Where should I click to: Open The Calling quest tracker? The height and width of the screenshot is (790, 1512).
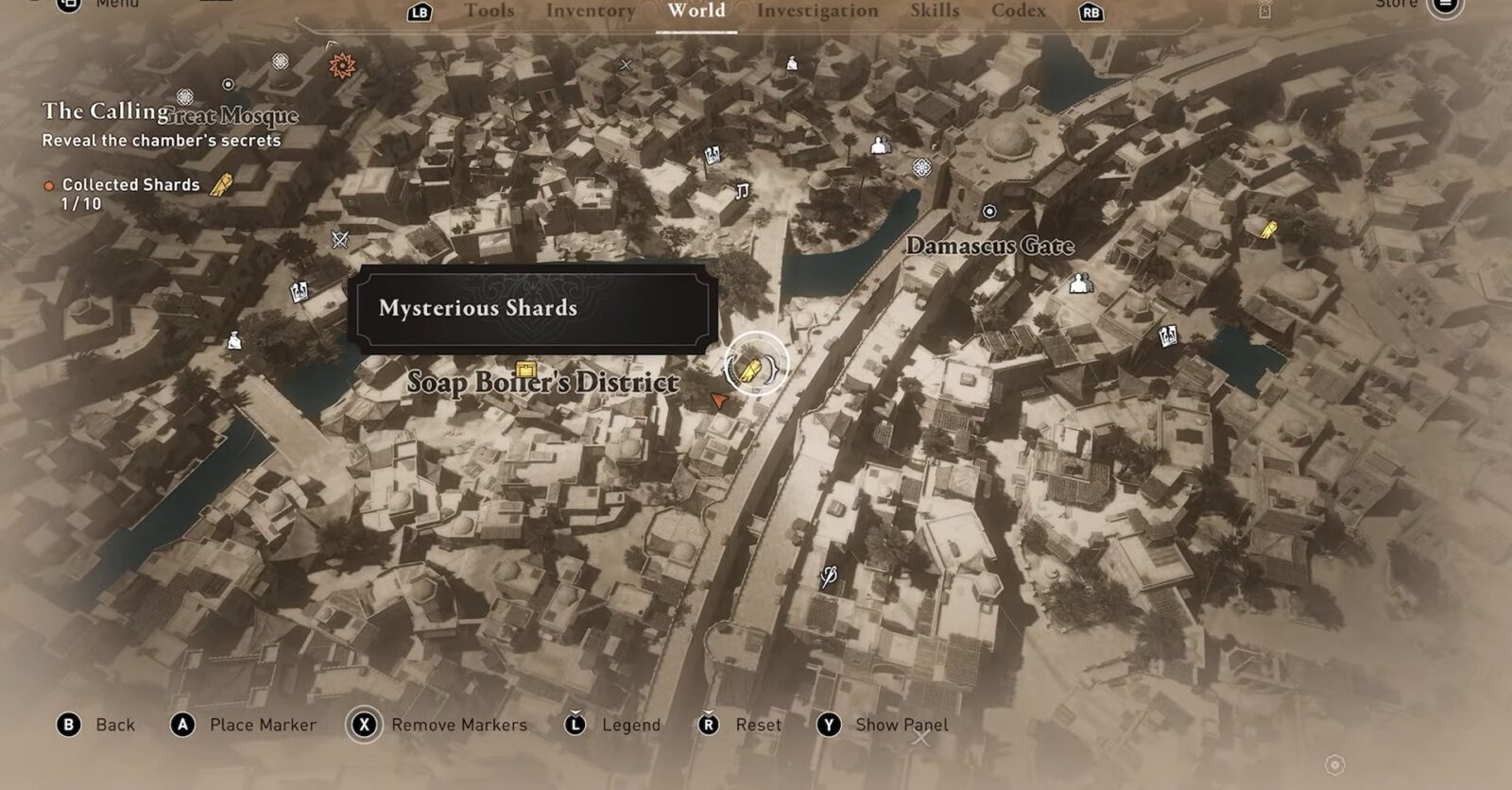coord(105,112)
